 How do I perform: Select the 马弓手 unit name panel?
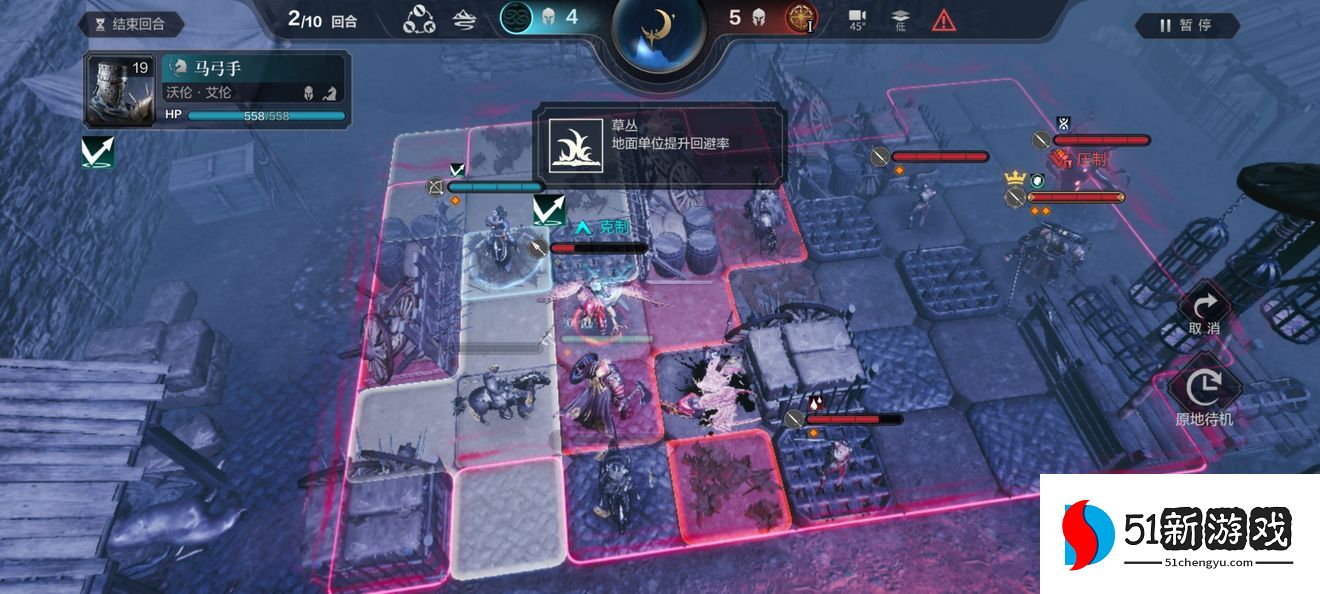(x=255, y=68)
